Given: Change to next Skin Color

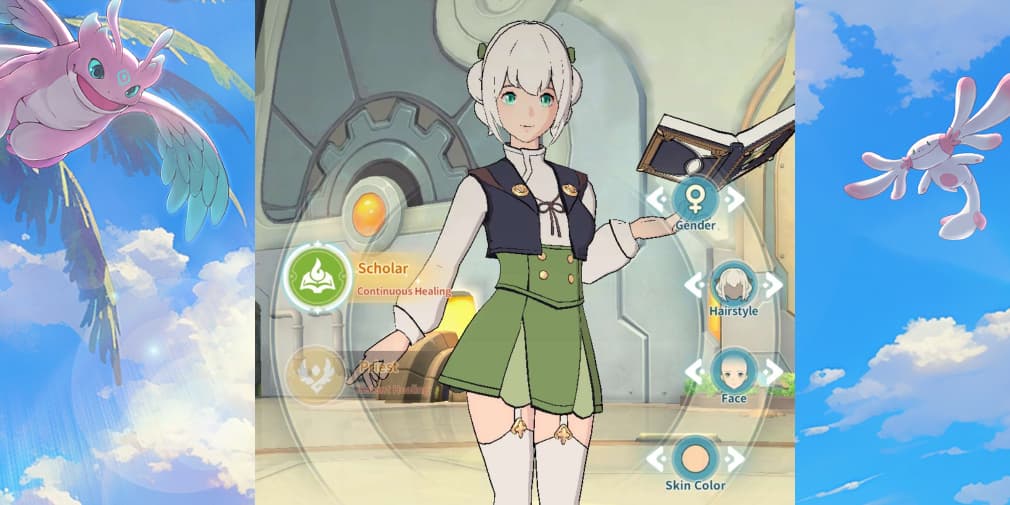Looking at the screenshot, I should pos(734,460).
